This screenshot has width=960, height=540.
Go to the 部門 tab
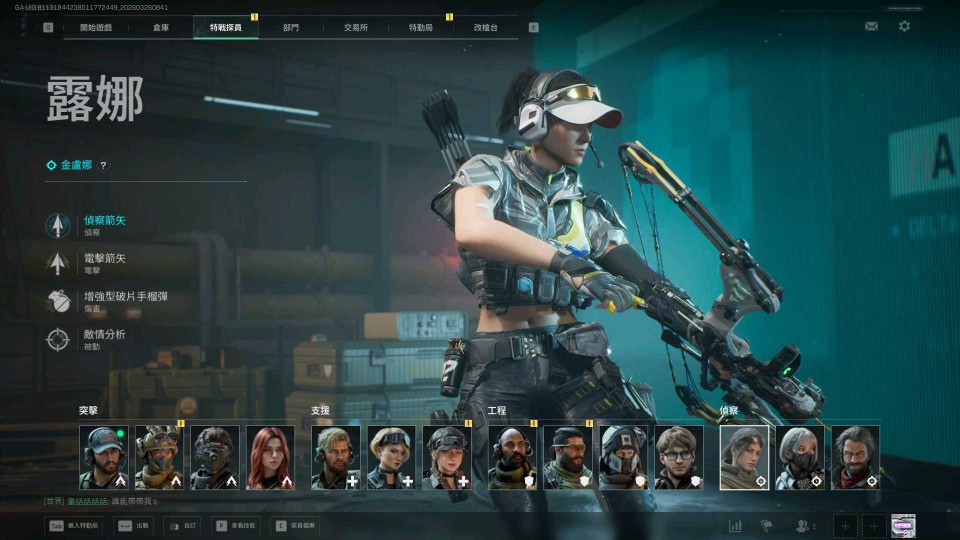coord(290,28)
